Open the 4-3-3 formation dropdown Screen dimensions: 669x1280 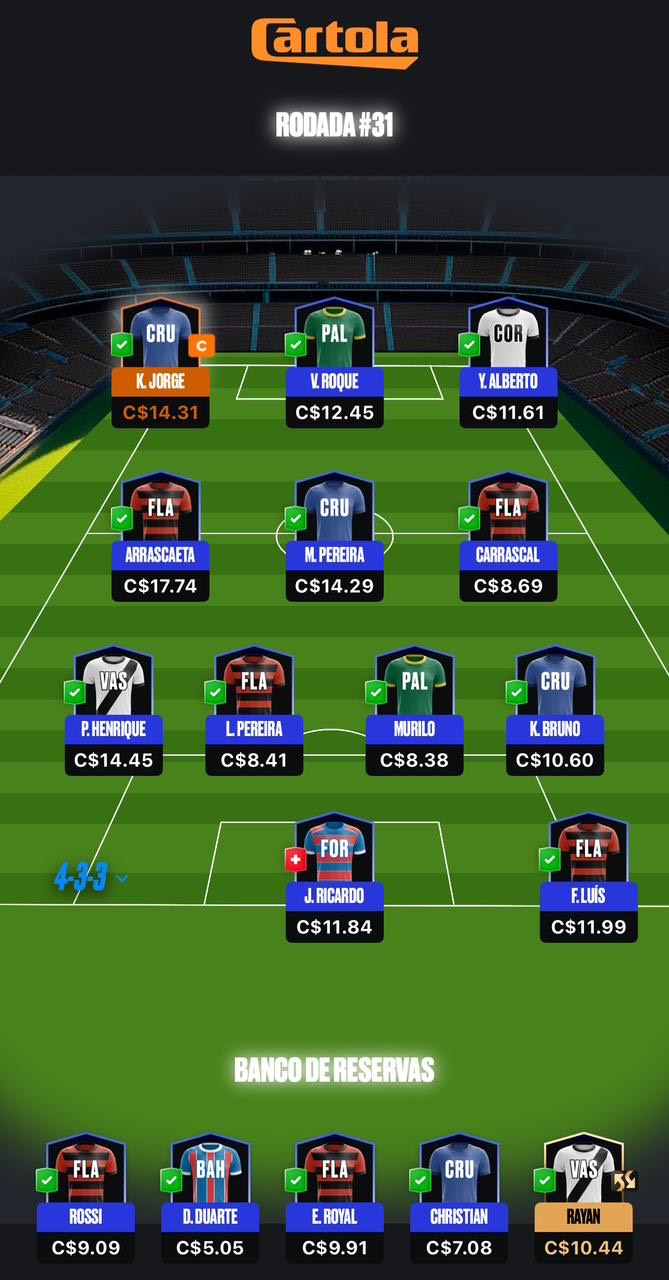(91, 878)
